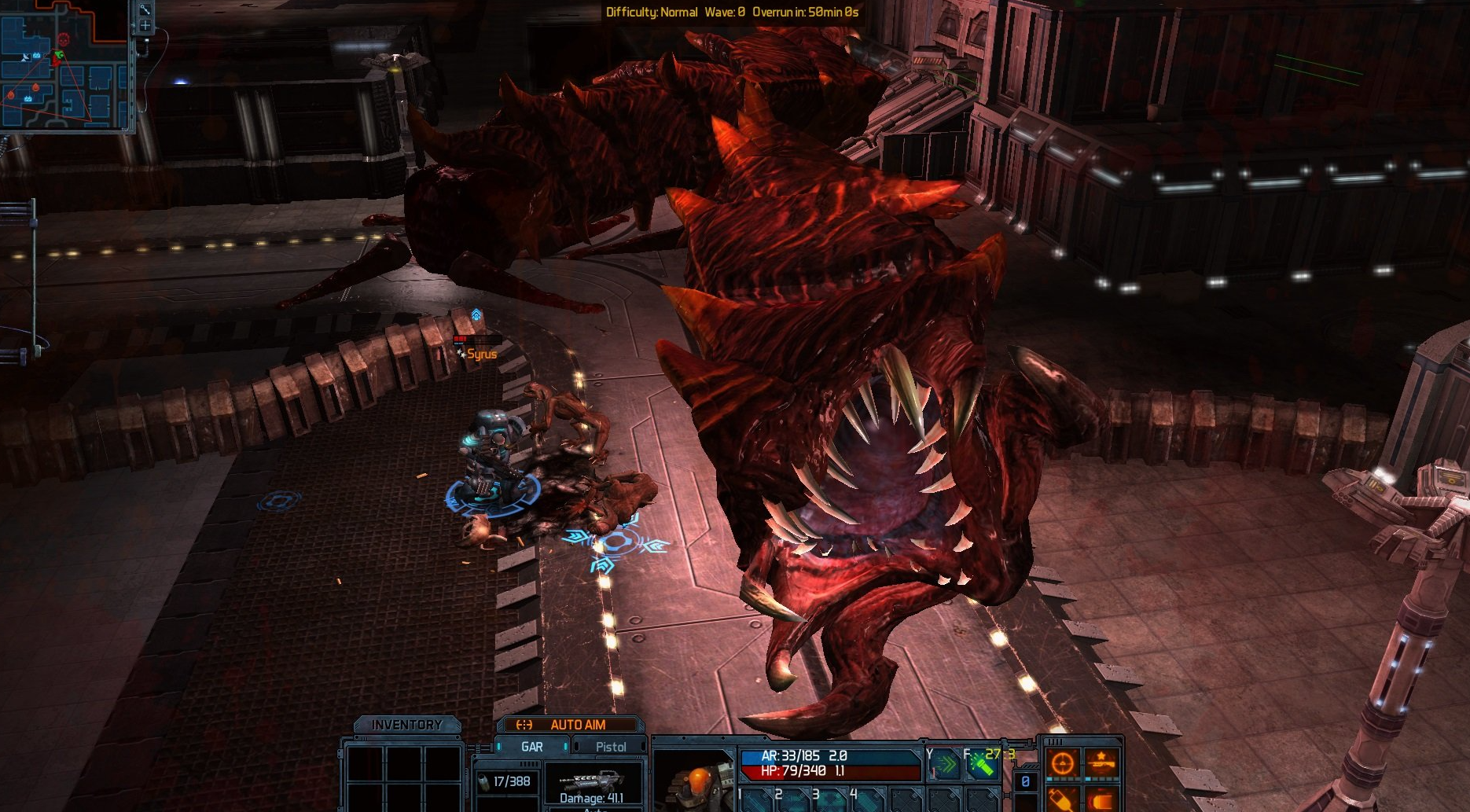Viewport: 1470px width, 812px height.
Task: Expand the INVENTORY panel
Action: [408, 724]
